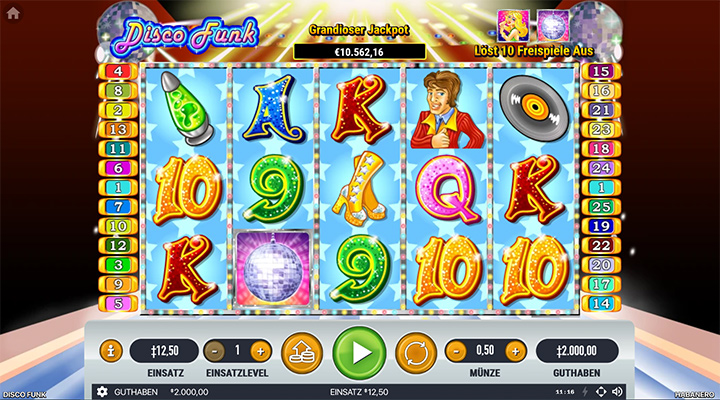Toggle the sound speaker icon
This screenshot has width=720, height=400.
(617, 391)
